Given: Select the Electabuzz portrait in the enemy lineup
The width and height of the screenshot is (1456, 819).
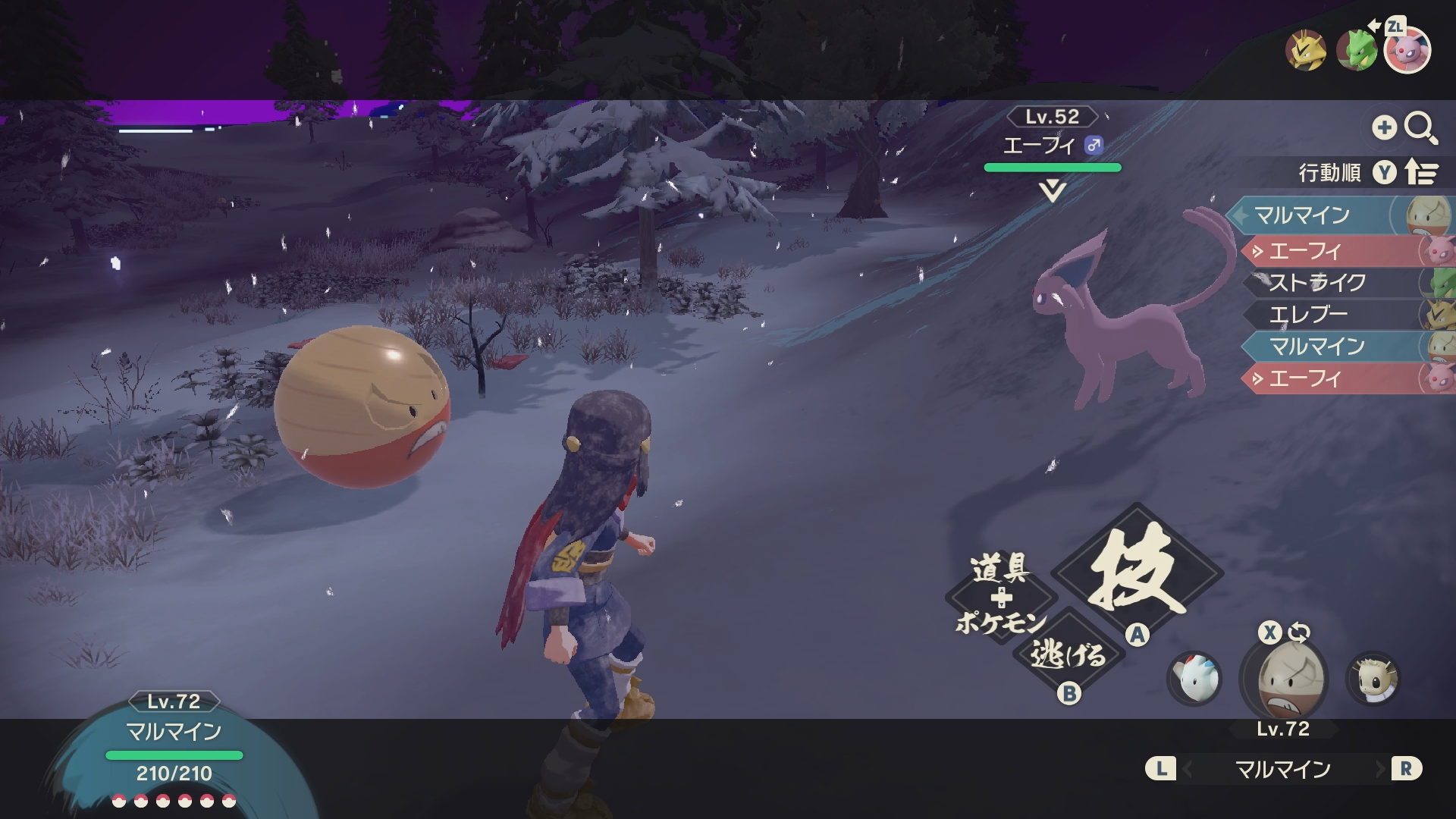Looking at the screenshot, I should pos(1305,50).
